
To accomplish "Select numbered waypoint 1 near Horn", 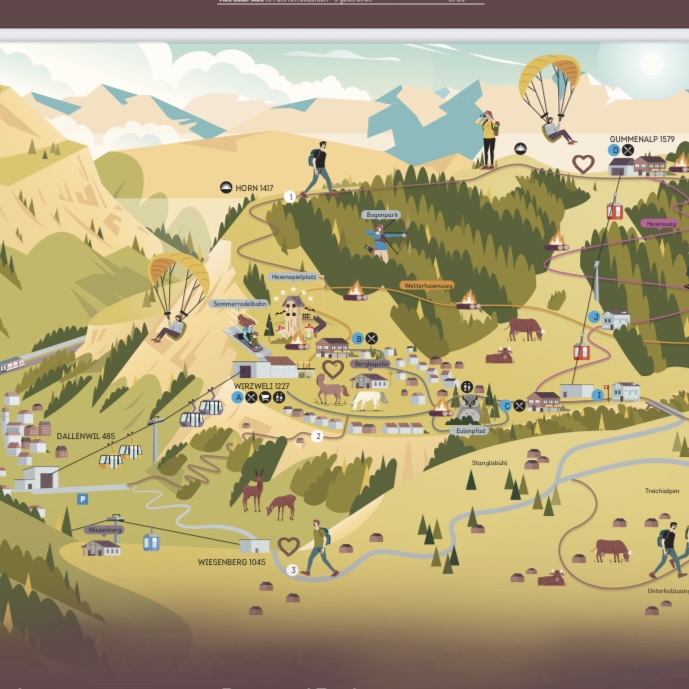I will [291, 197].
